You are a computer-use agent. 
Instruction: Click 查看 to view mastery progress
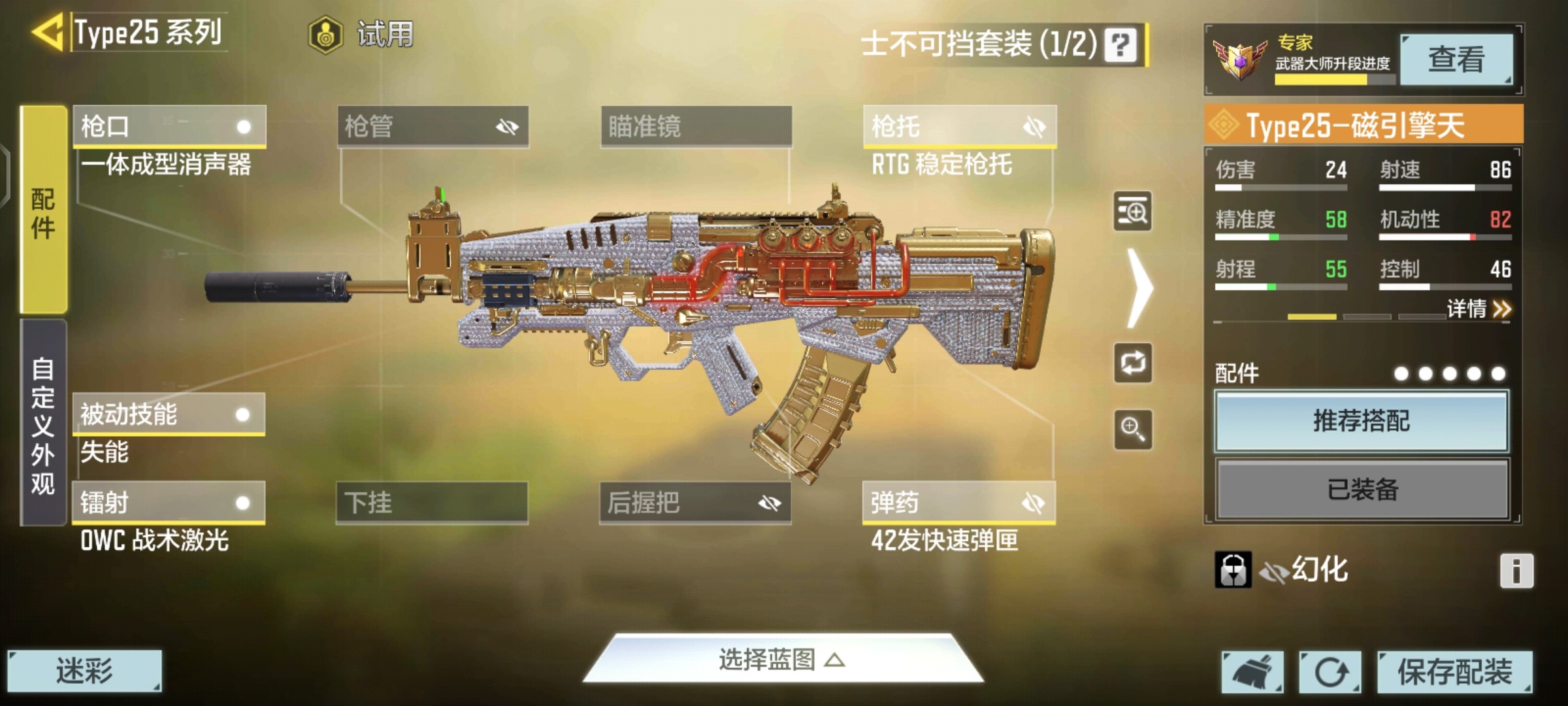(1456, 59)
